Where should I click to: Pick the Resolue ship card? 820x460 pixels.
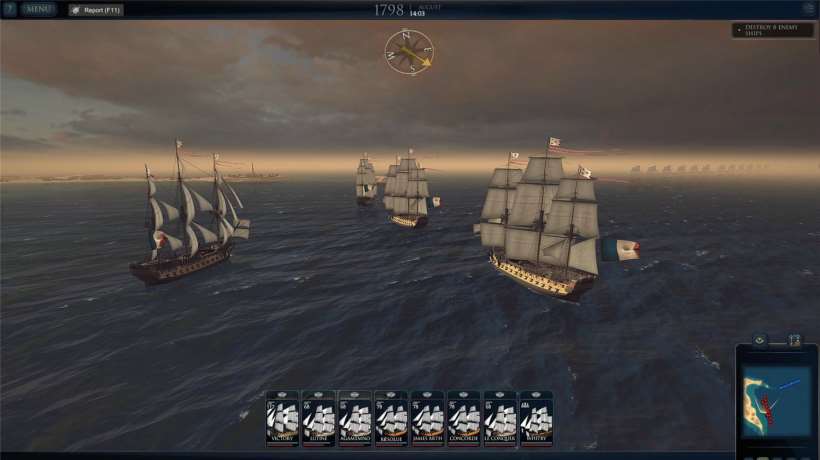(x=391, y=418)
